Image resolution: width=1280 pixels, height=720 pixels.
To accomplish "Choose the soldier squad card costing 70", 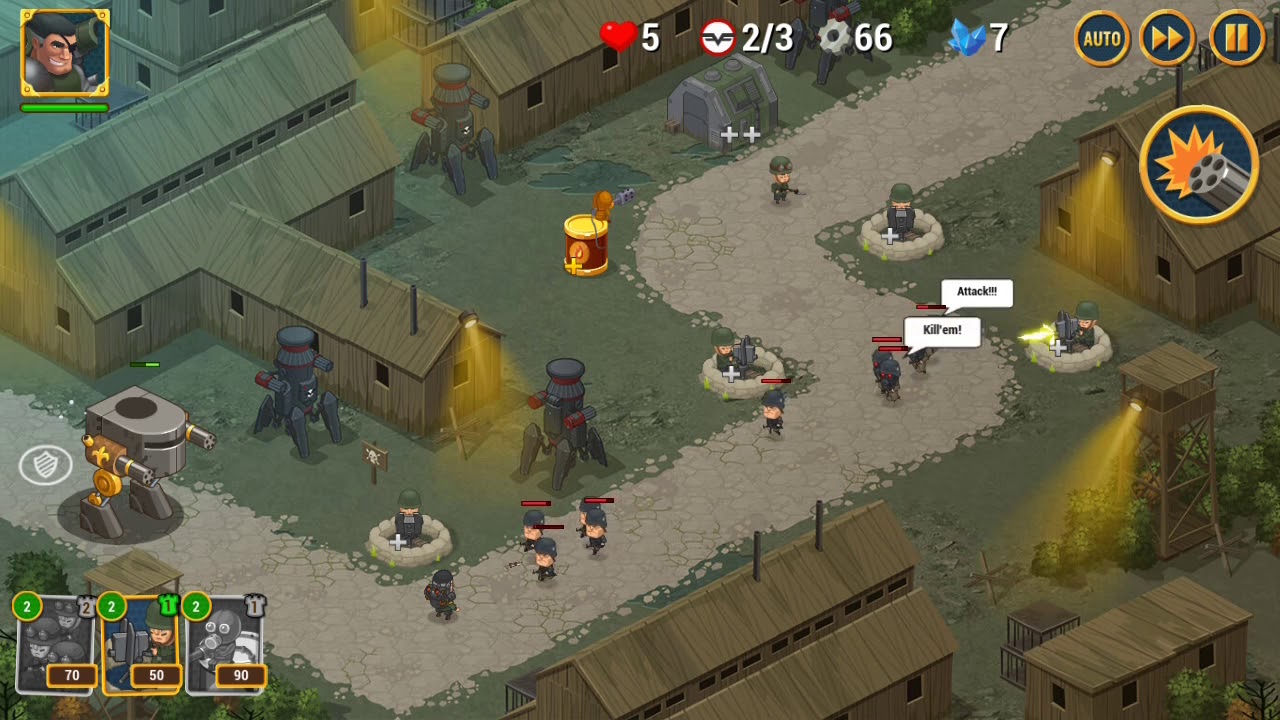I will click(55, 645).
